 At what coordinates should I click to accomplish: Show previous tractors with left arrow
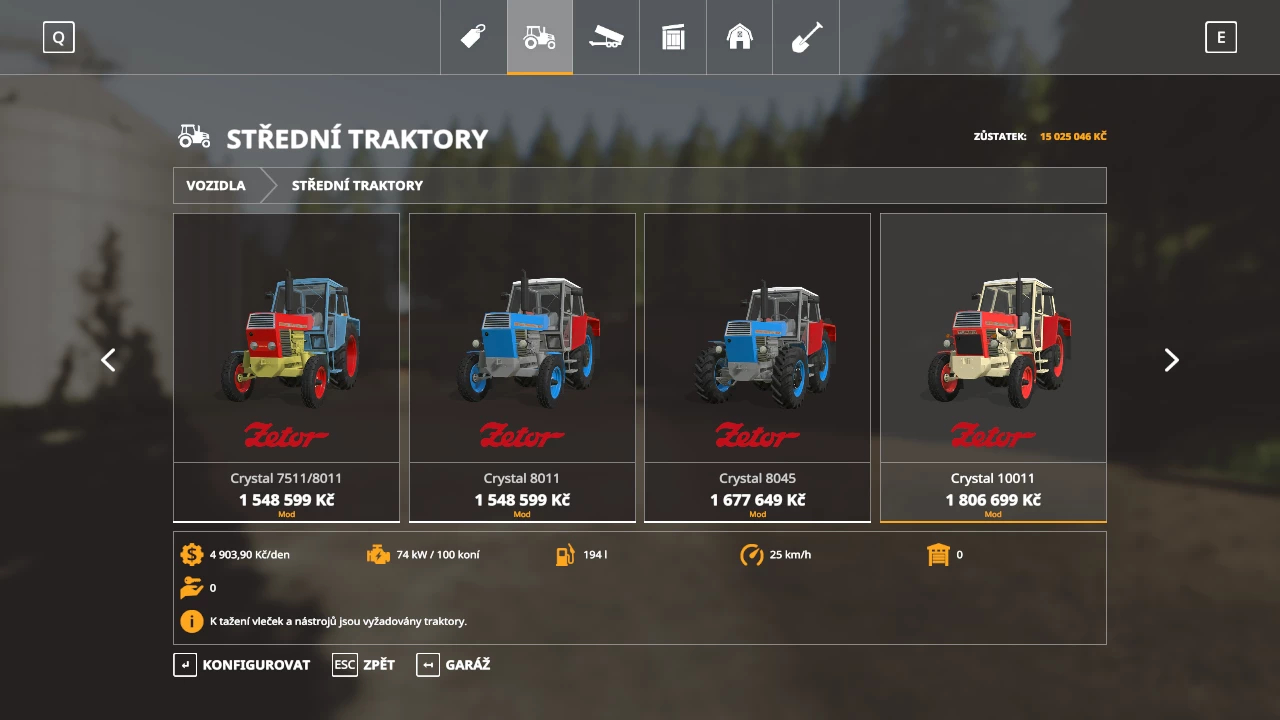point(108,360)
